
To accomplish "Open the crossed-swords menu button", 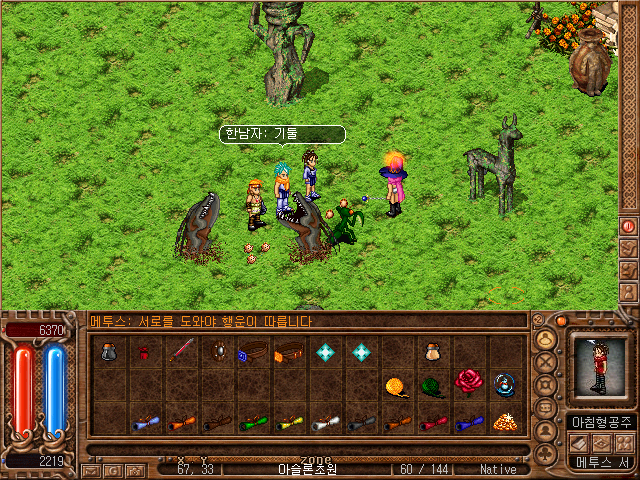I will pos(546,361).
